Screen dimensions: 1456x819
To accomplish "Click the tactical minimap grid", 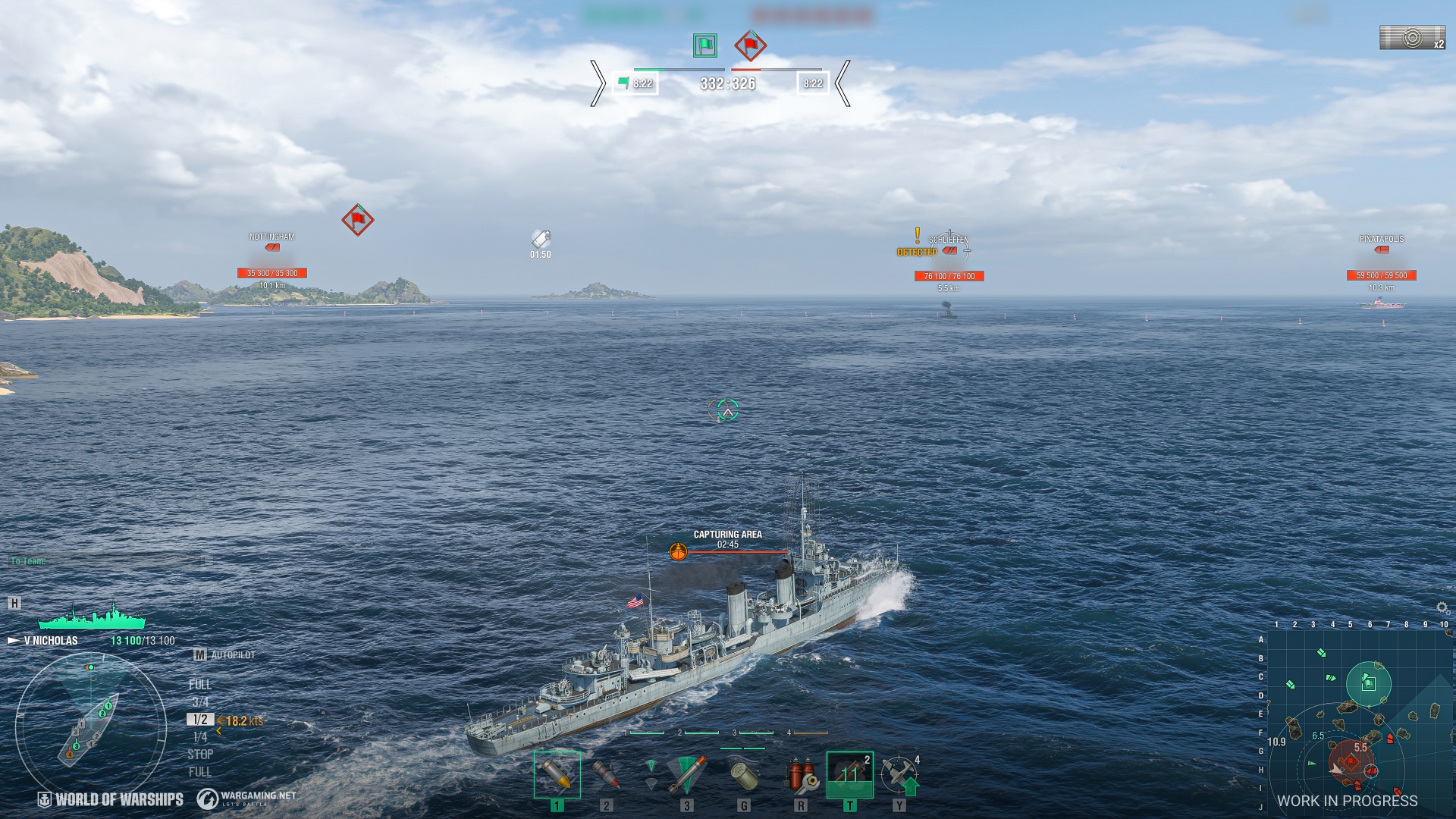I will click(1359, 722).
